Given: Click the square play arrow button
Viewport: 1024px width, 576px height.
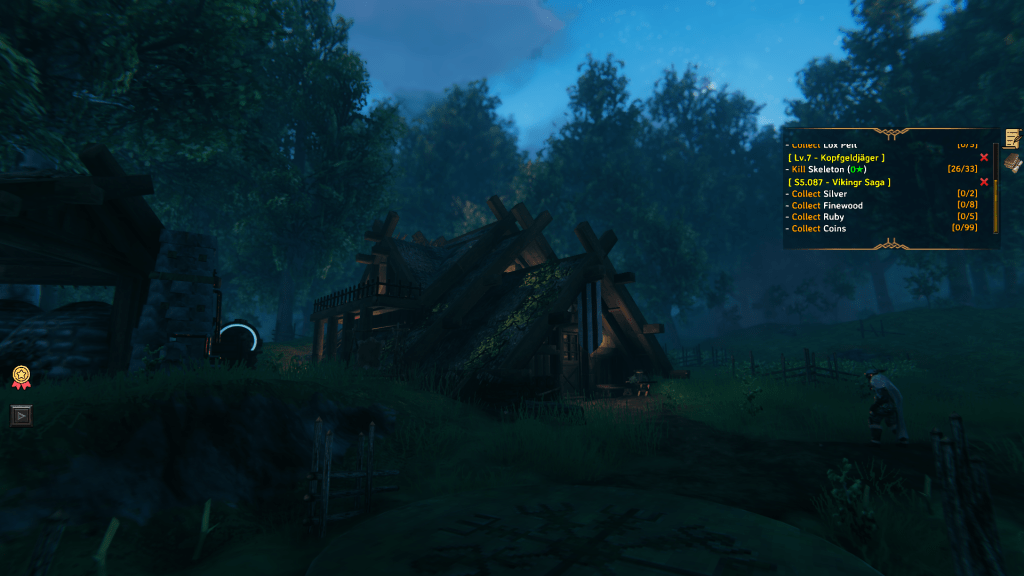Looking at the screenshot, I should coord(21,414).
